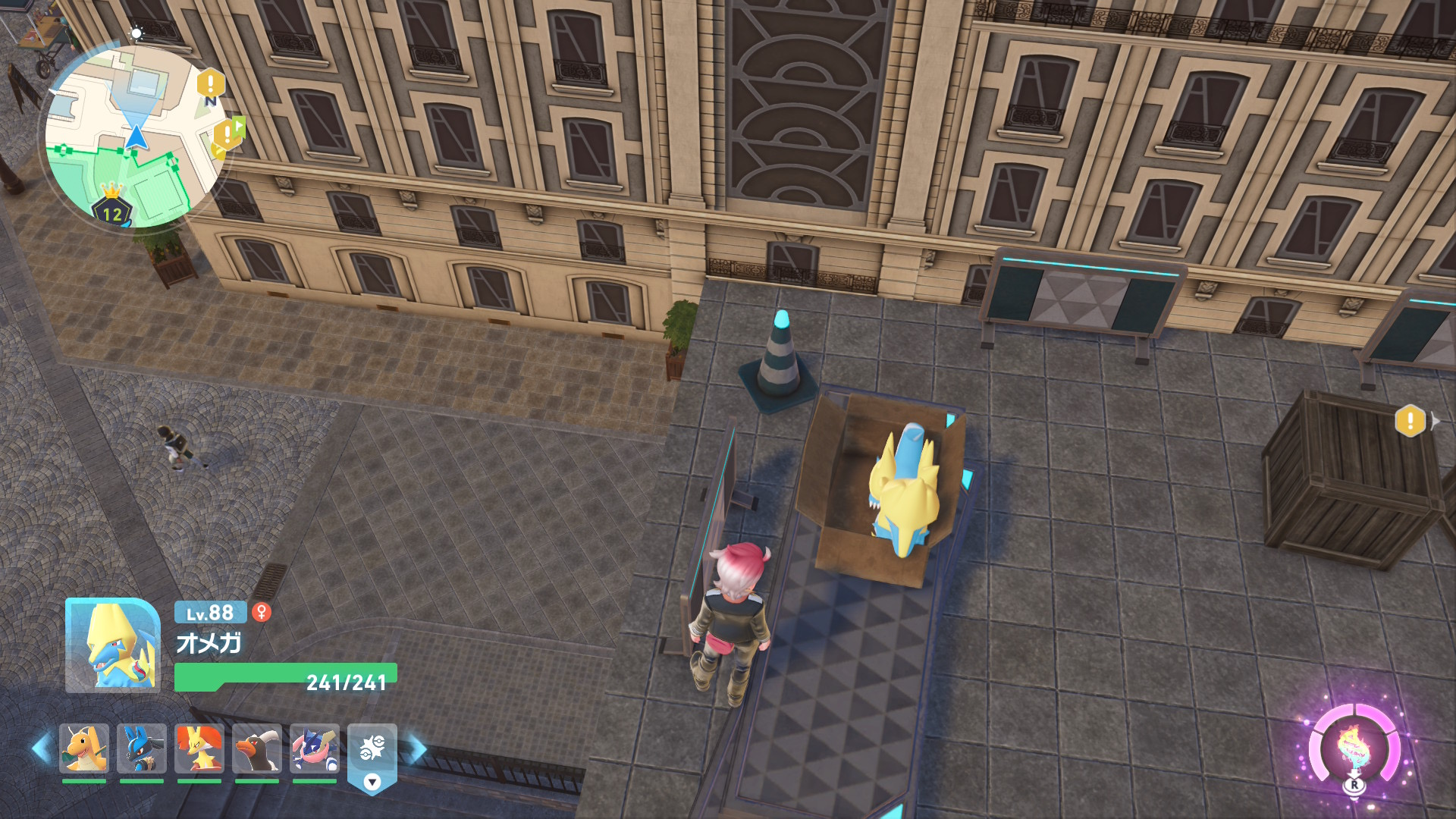The height and width of the screenshot is (819, 1456).
Task: Choose Houndoom from the party bar
Action: (x=257, y=748)
